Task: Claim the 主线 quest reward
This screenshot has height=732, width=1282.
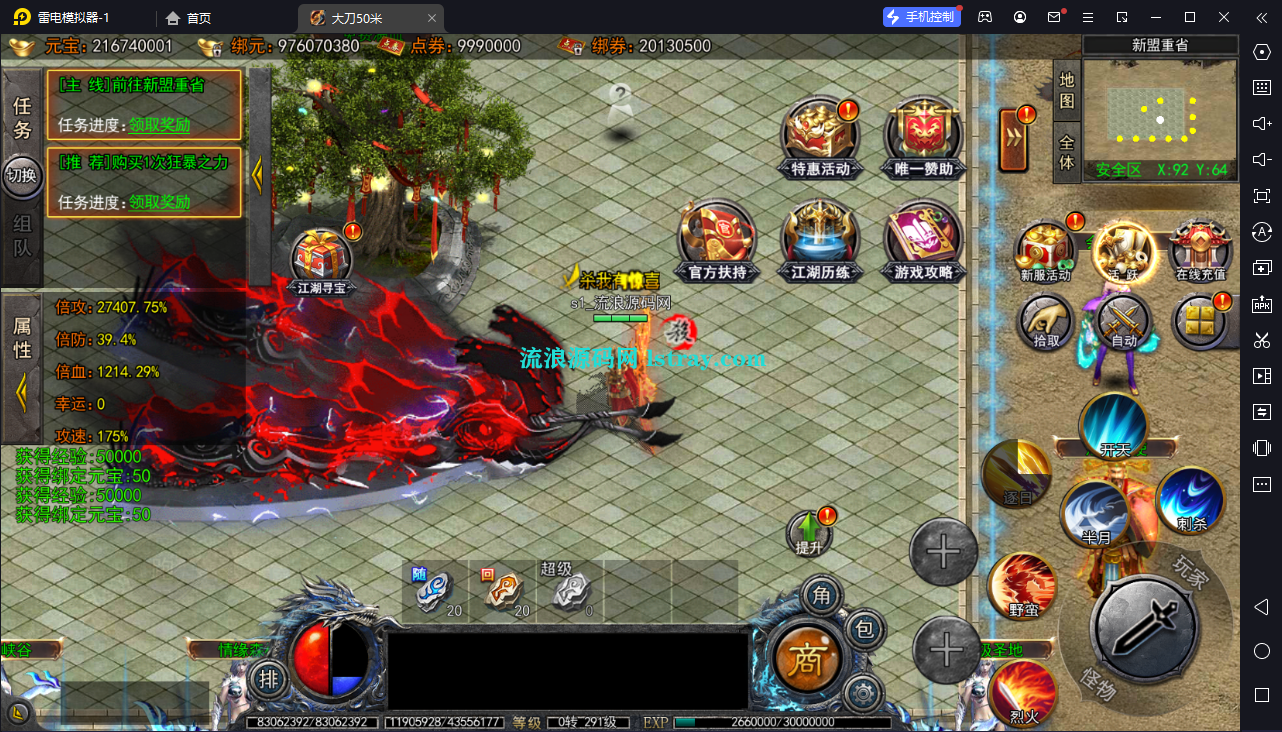Action: click(159, 125)
